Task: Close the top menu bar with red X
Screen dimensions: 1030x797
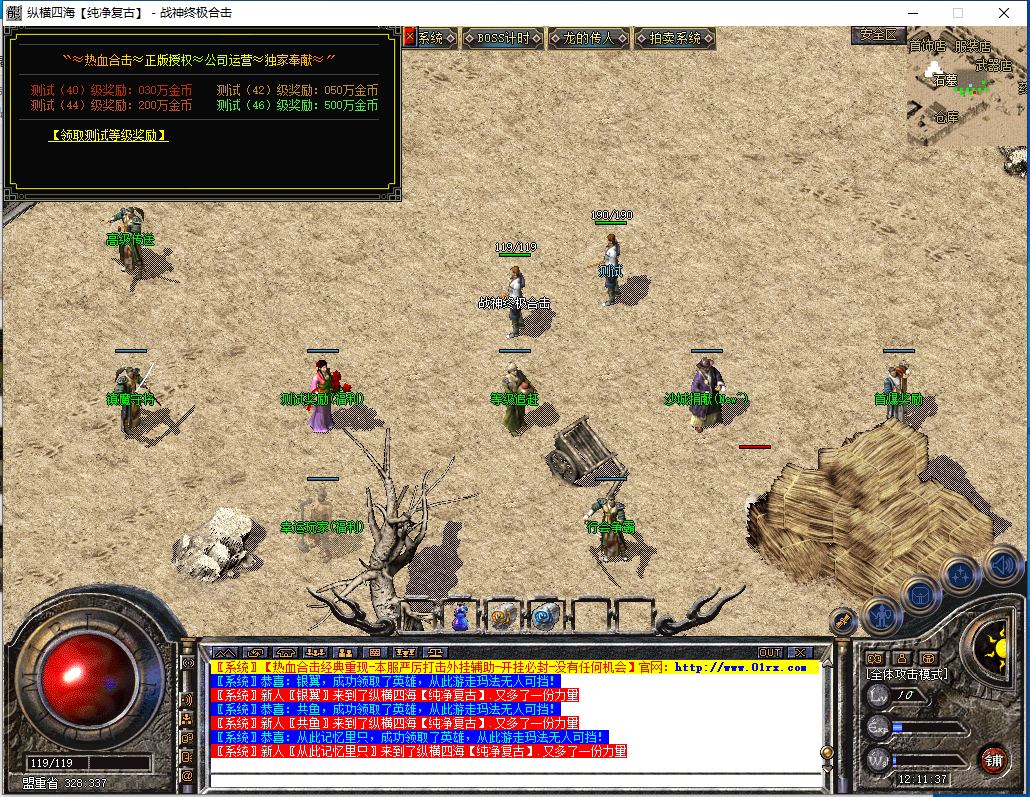Action: pos(409,37)
